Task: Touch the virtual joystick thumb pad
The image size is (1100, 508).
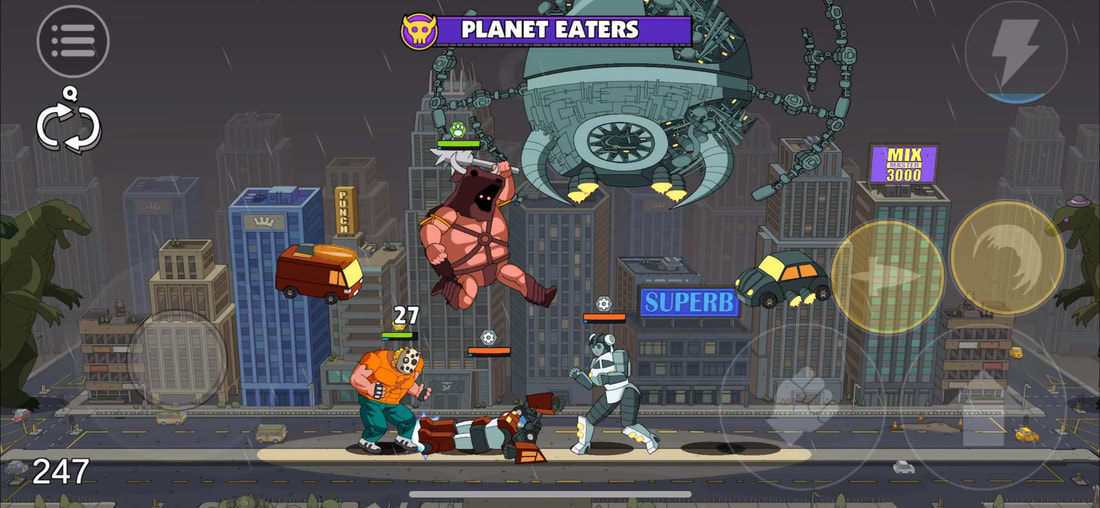Action: coord(175,360)
